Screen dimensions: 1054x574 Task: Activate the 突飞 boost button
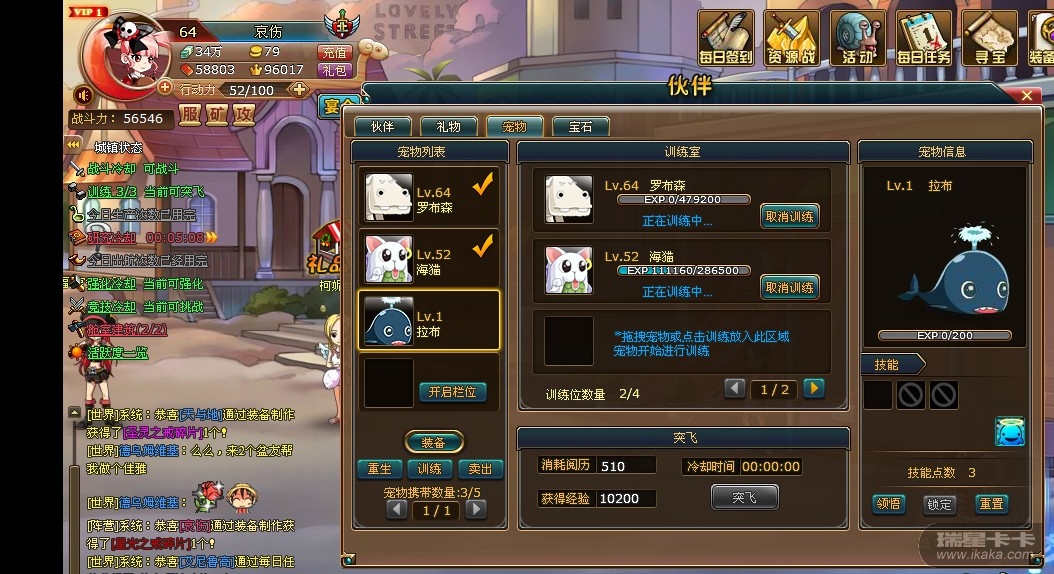tap(744, 496)
